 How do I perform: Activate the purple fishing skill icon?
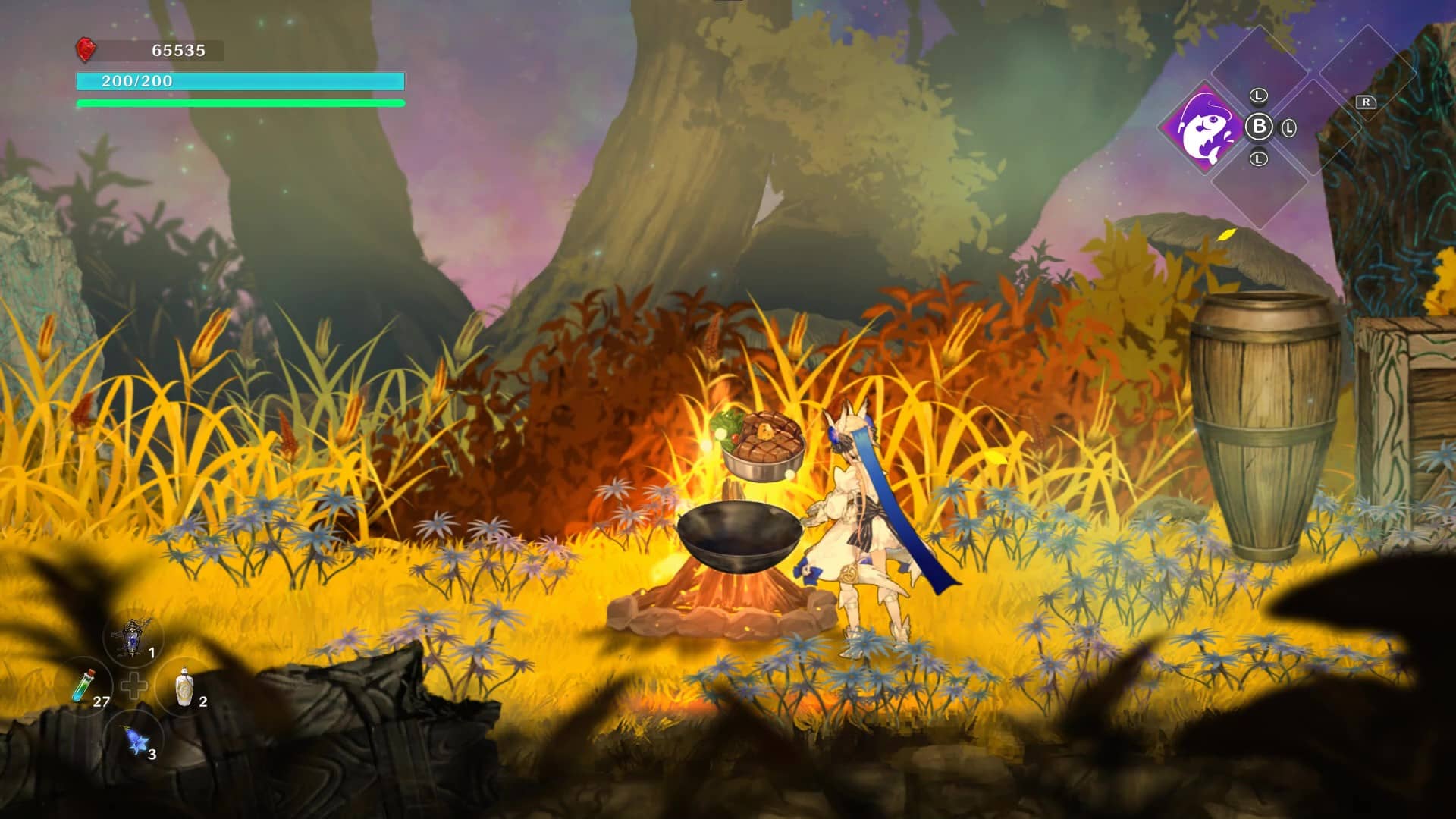pyautogui.click(x=1204, y=128)
